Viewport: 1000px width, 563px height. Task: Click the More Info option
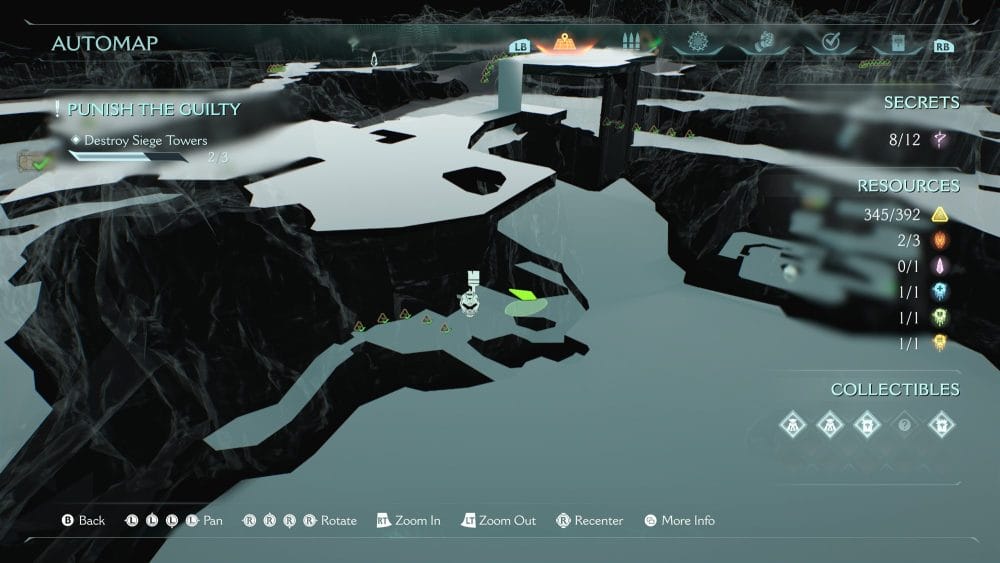click(x=679, y=521)
